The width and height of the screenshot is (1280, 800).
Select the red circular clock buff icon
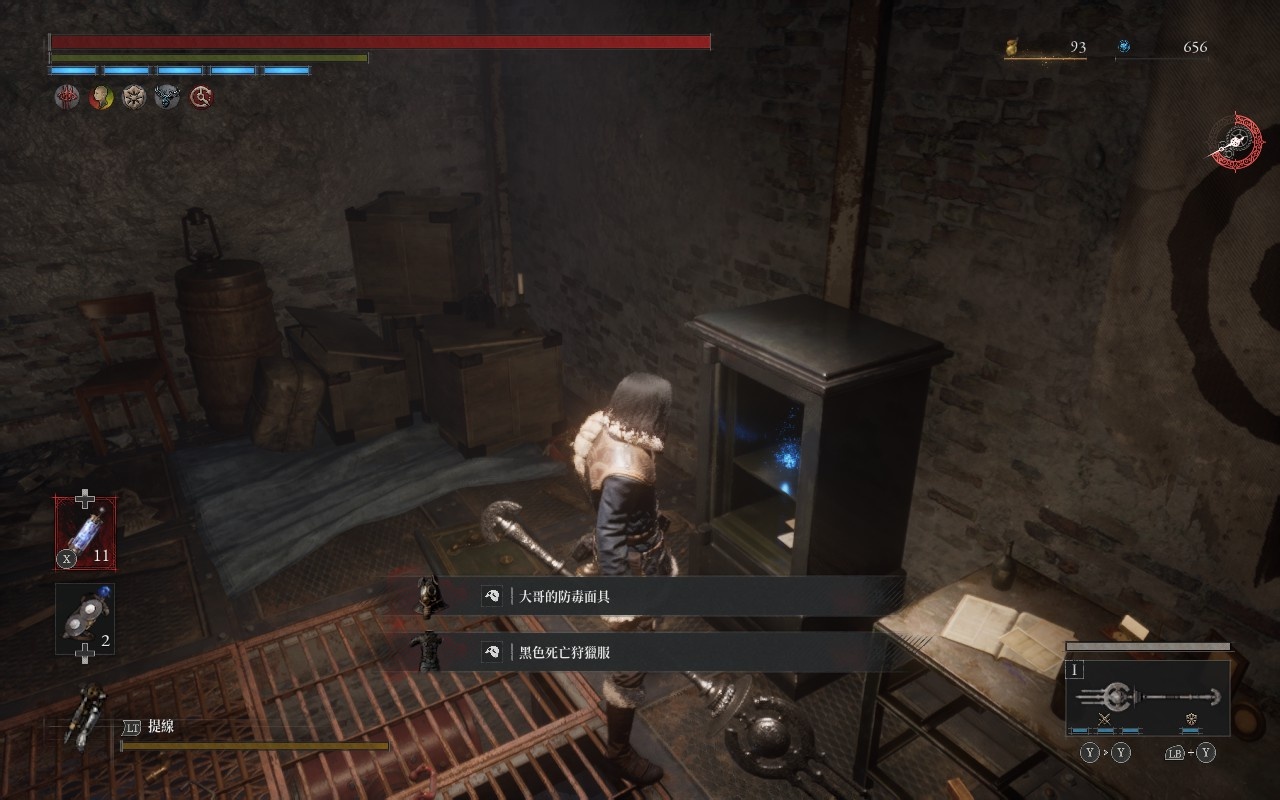click(x=201, y=97)
